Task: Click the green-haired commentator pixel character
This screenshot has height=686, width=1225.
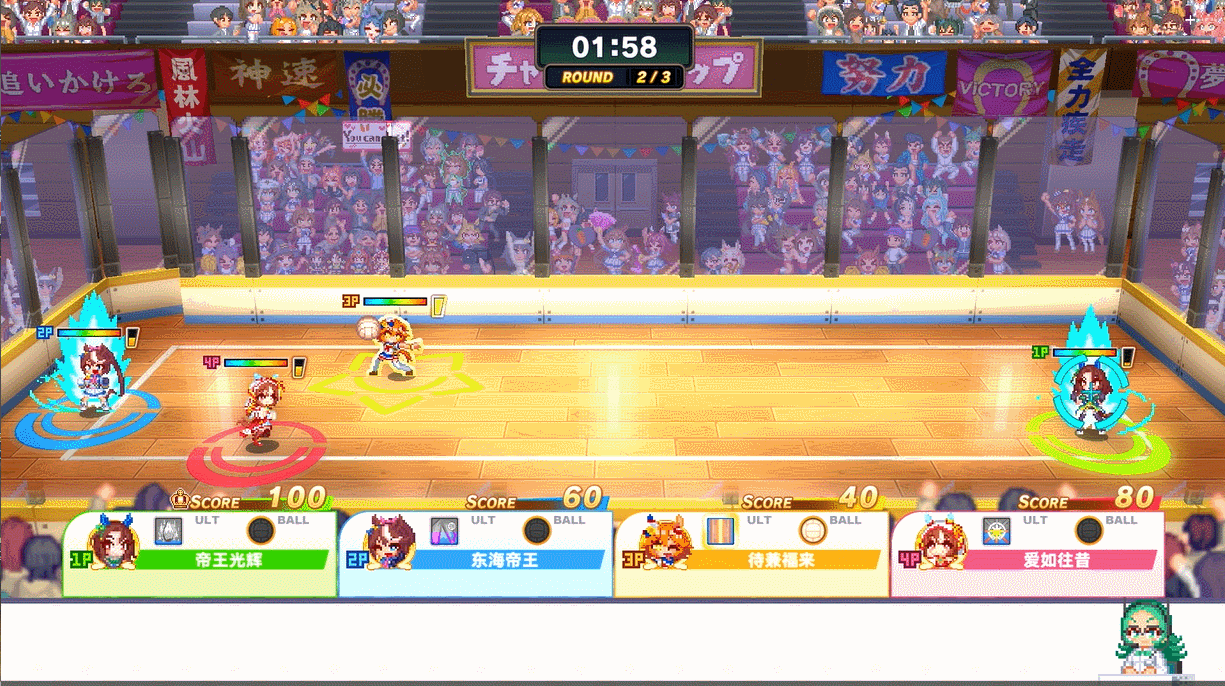Action: coord(1151,638)
